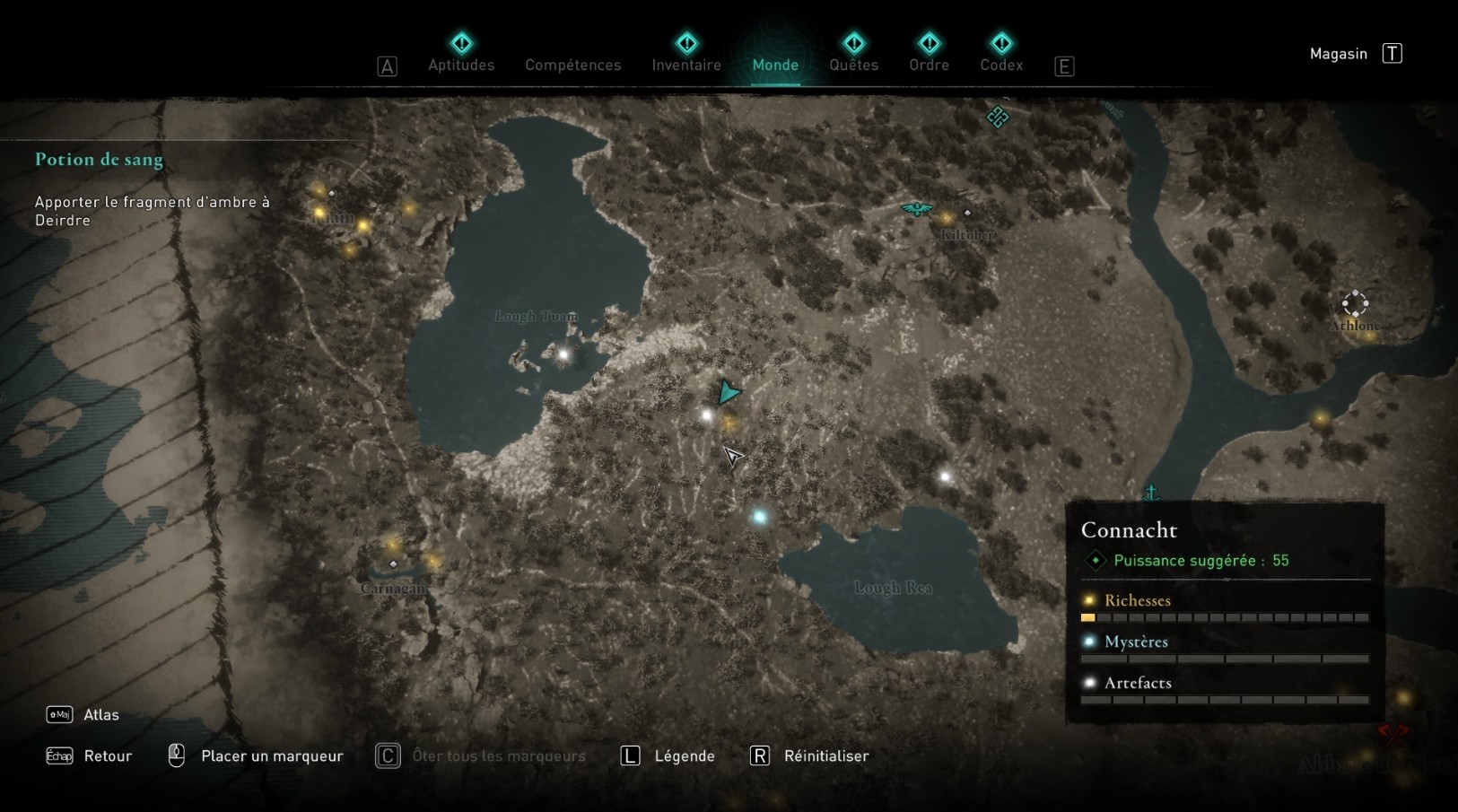Open the Aptitudes skill tree icon

(x=460, y=41)
